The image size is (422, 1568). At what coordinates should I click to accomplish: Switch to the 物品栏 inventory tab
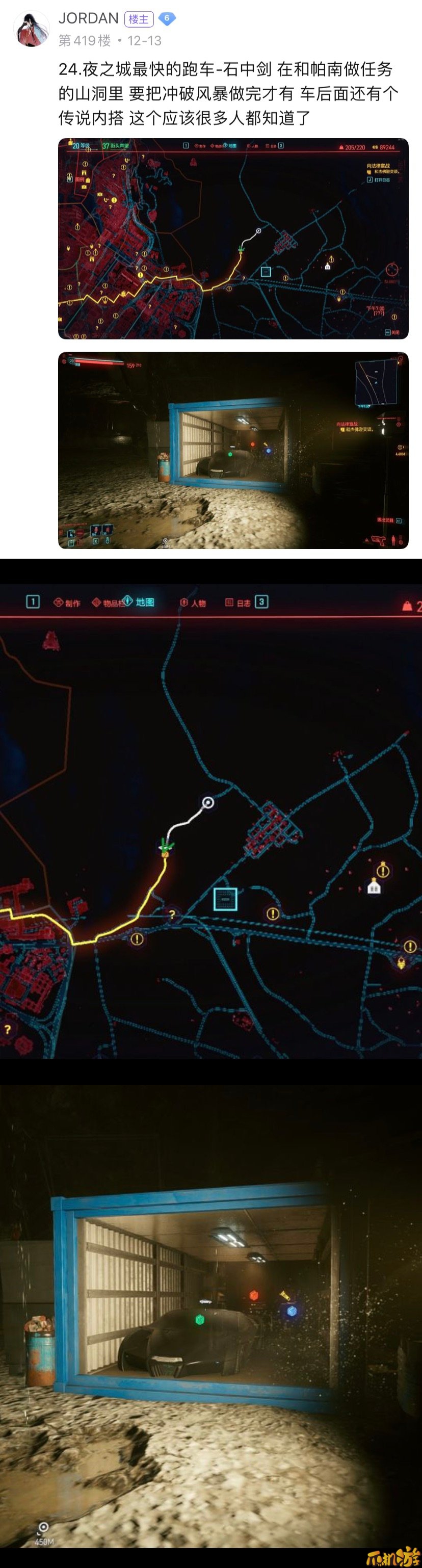point(107,603)
